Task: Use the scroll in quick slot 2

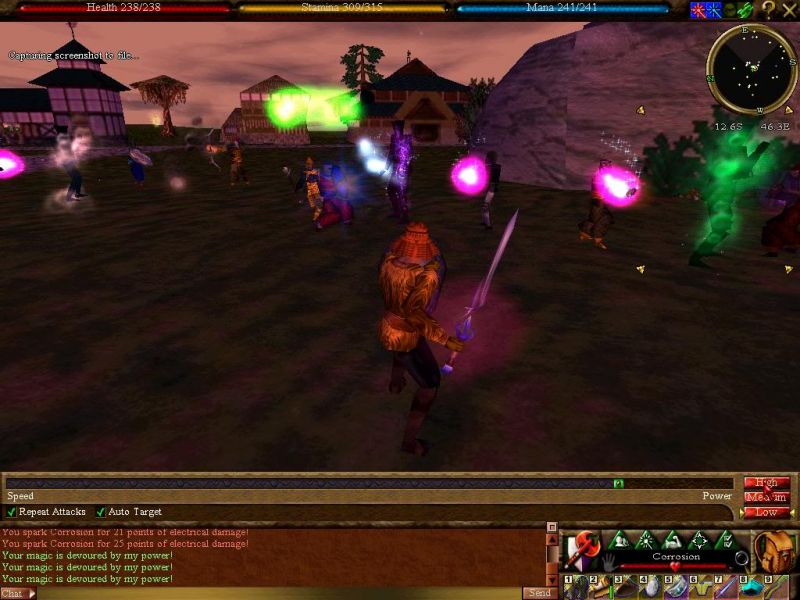Action: (598, 587)
